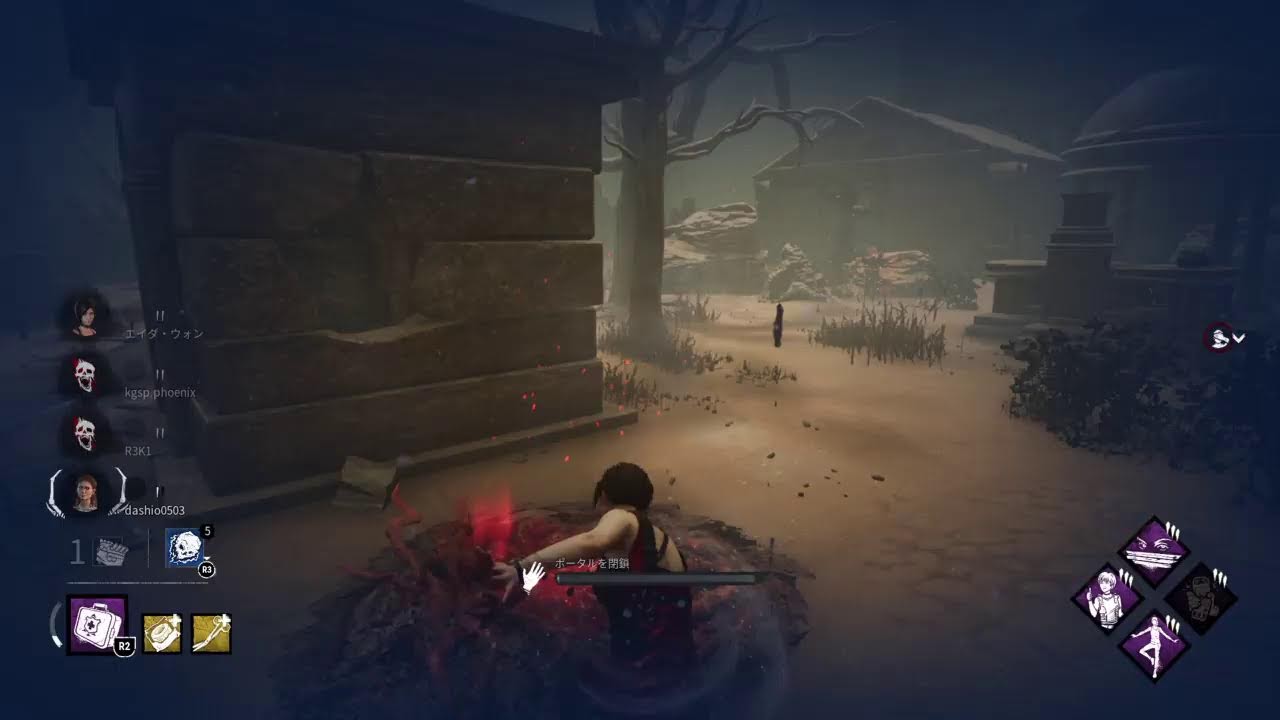This screenshot has width=1280, height=720.
Task: Select kgsp.phoenix's skull portrait
Action: [84, 374]
